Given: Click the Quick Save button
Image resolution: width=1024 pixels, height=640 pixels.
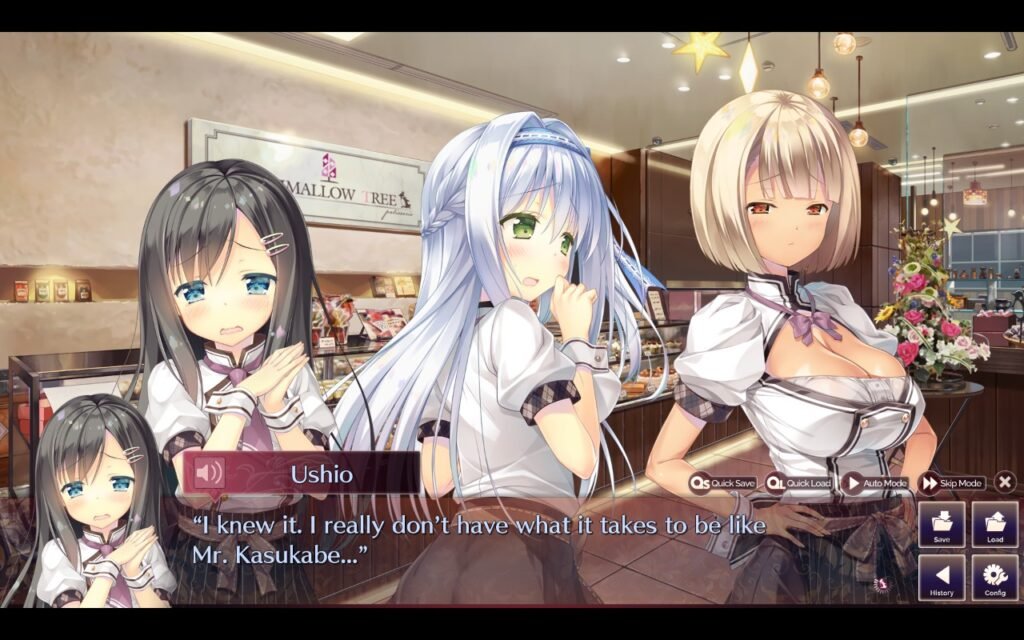Looking at the screenshot, I should click(x=722, y=483).
